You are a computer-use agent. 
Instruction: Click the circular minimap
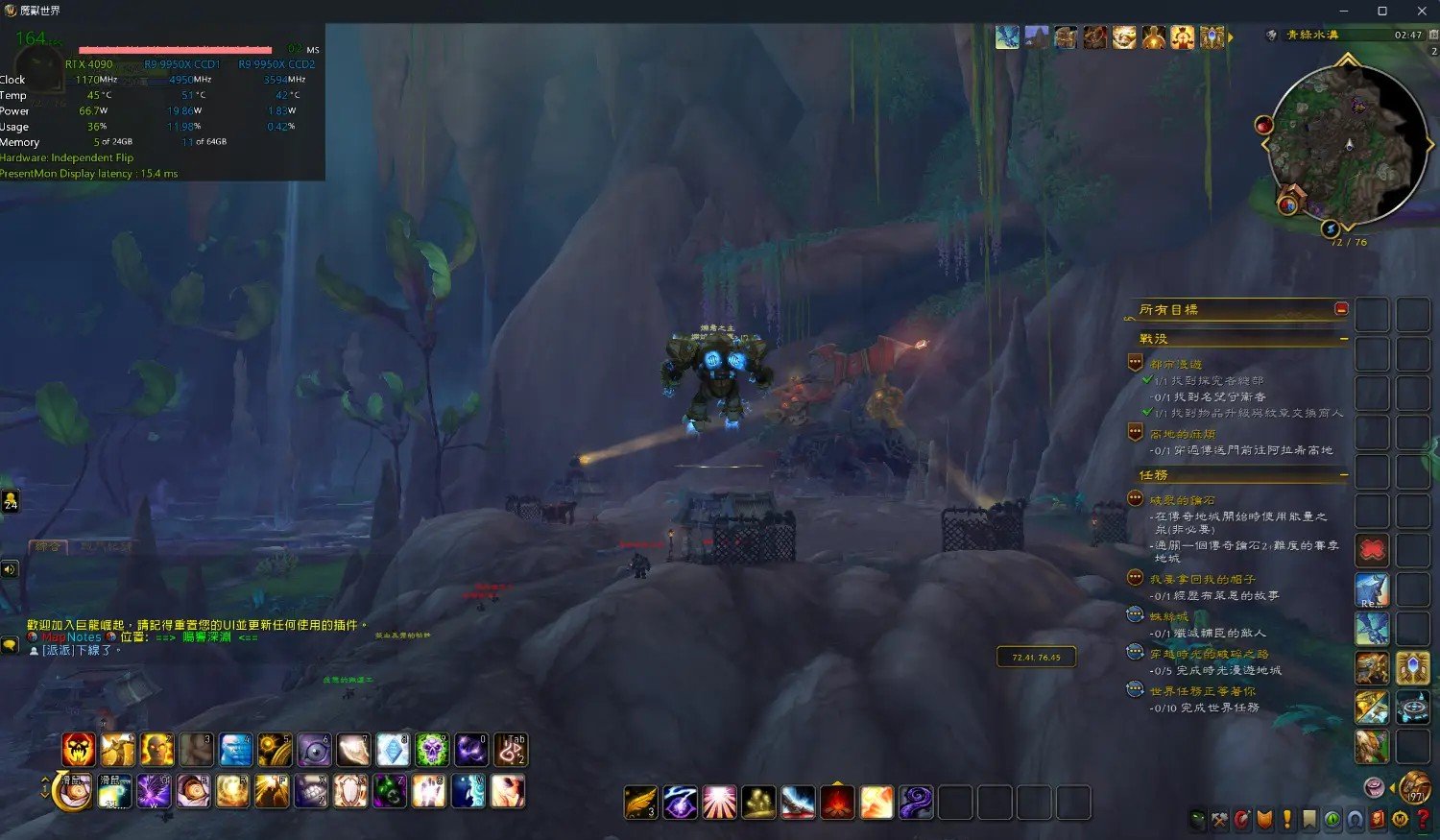pyautogui.click(x=1347, y=146)
